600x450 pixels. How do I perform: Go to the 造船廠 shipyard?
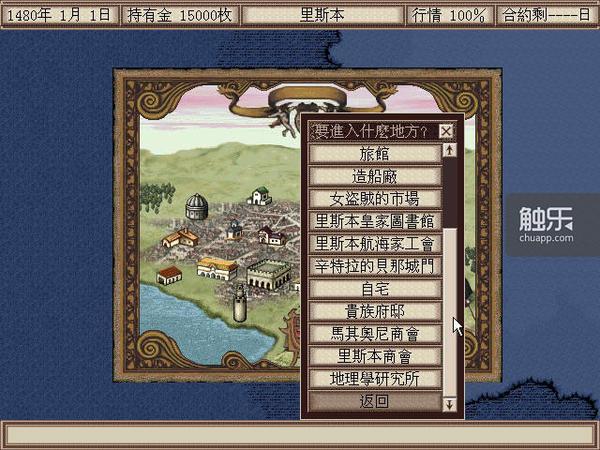[374, 176]
